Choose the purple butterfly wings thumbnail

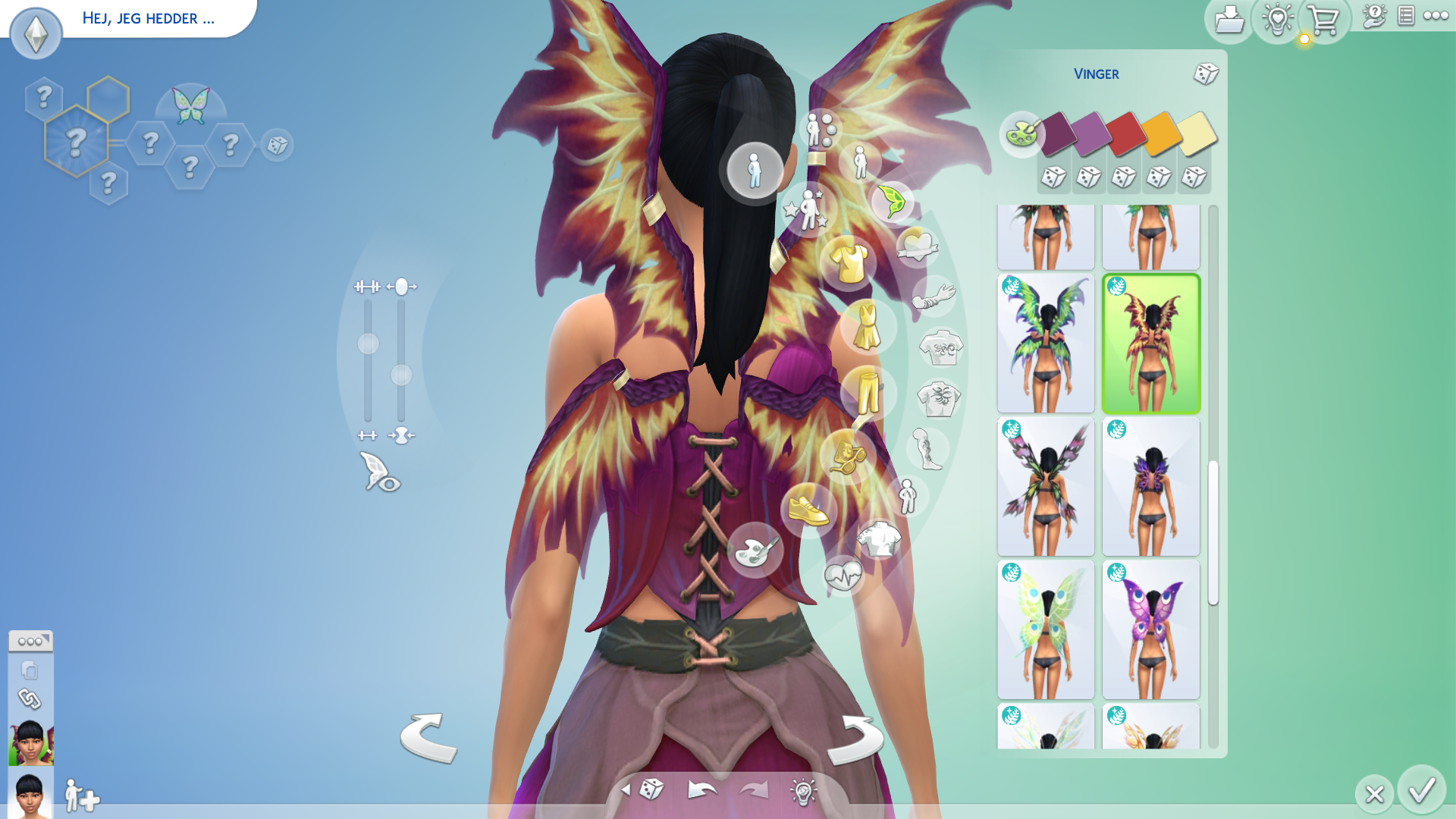pyautogui.click(x=1150, y=629)
